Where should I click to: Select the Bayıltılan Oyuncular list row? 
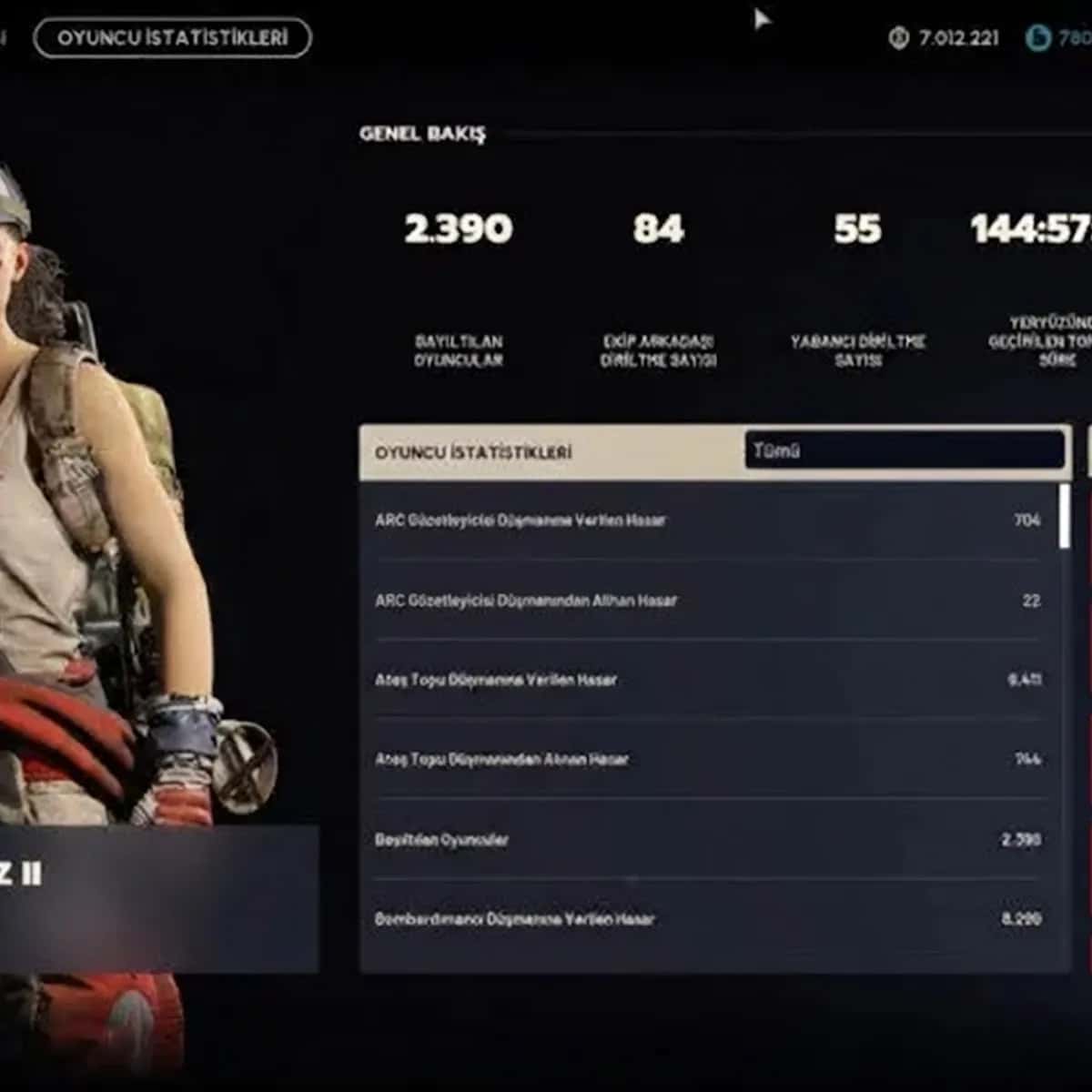[708, 839]
